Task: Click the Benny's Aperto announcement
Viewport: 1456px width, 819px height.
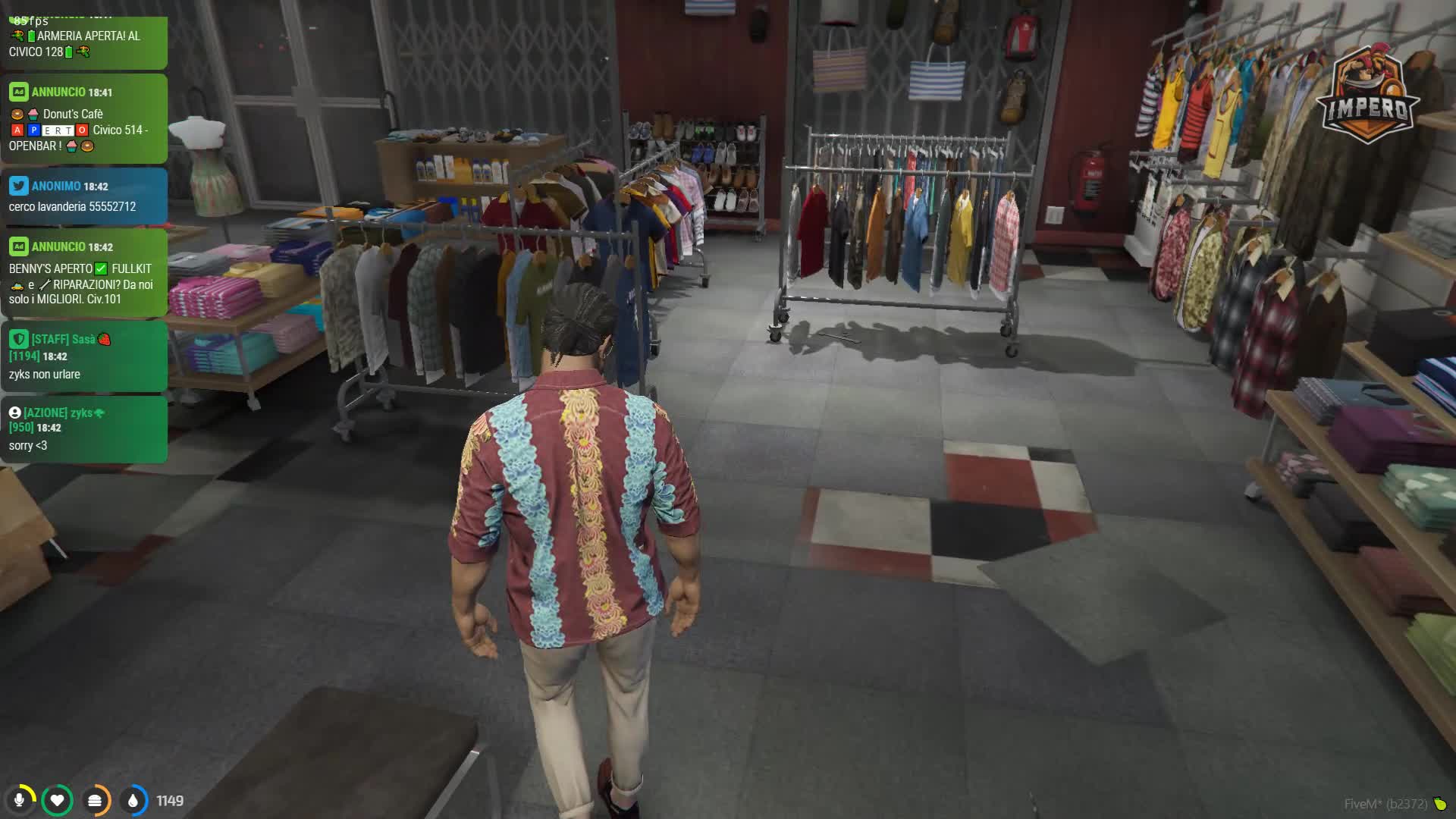Action: point(83,273)
